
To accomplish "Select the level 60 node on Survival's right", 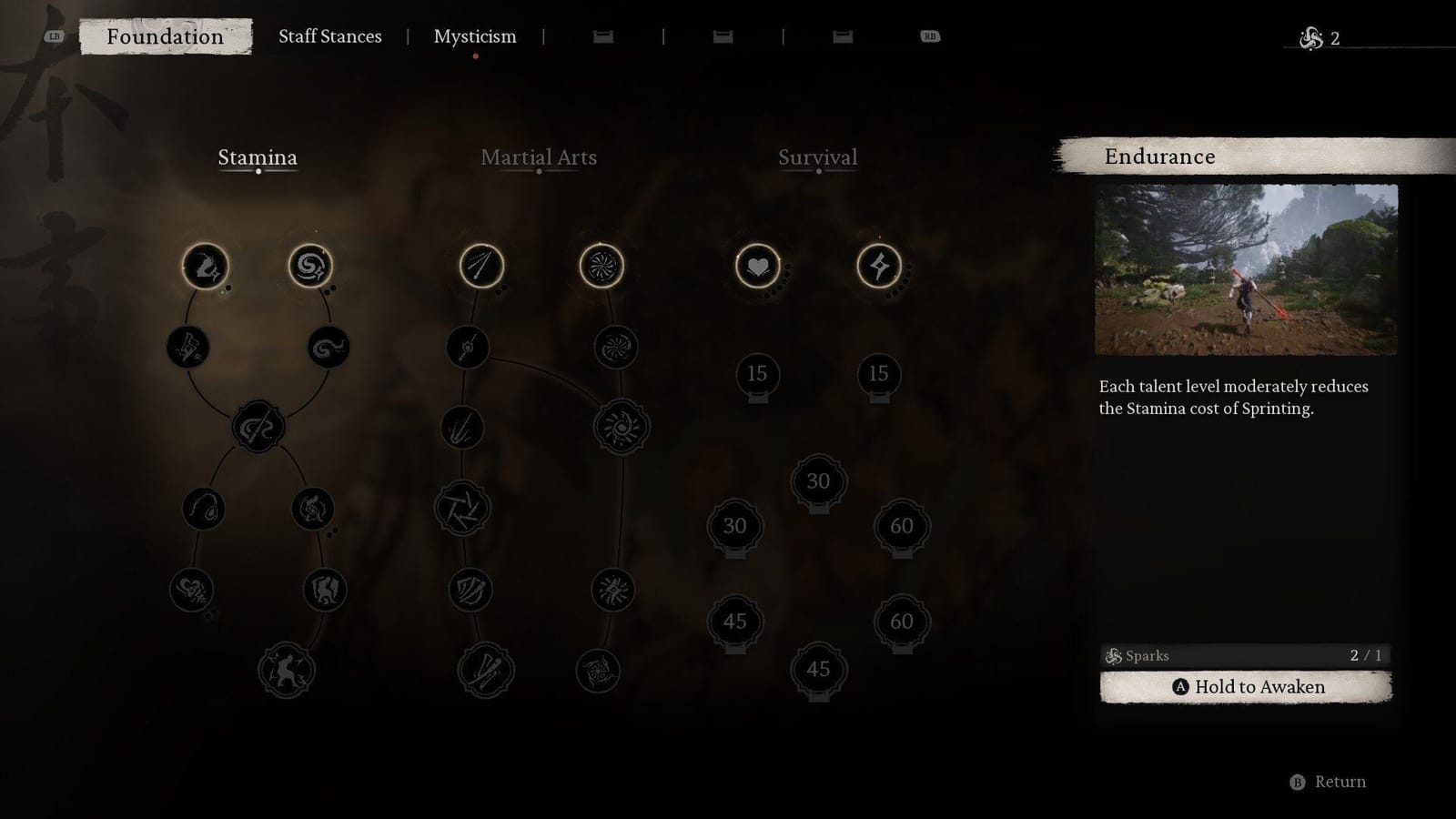I will [x=901, y=526].
